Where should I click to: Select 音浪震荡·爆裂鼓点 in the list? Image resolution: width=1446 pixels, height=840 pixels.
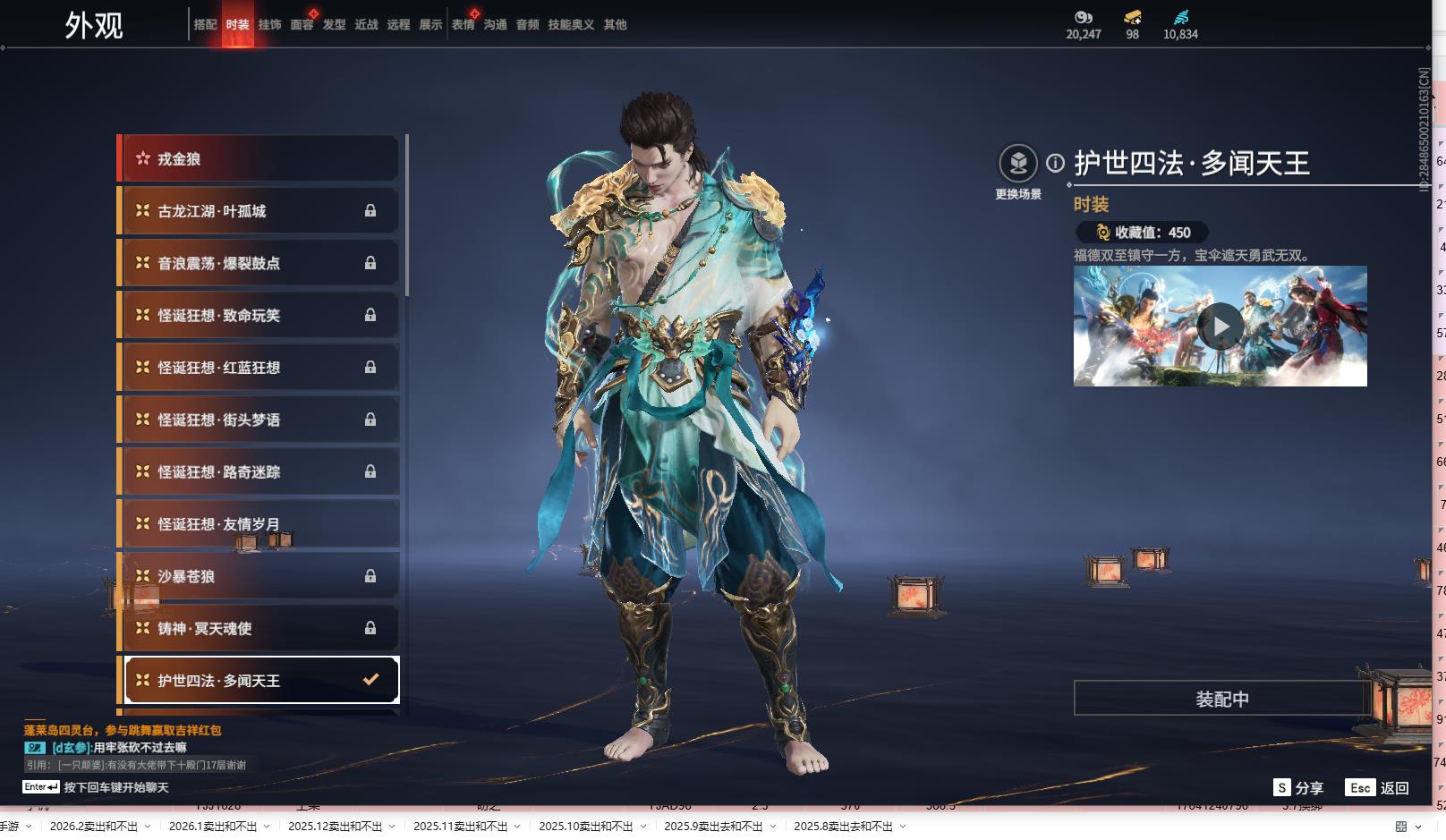(x=259, y=263)
